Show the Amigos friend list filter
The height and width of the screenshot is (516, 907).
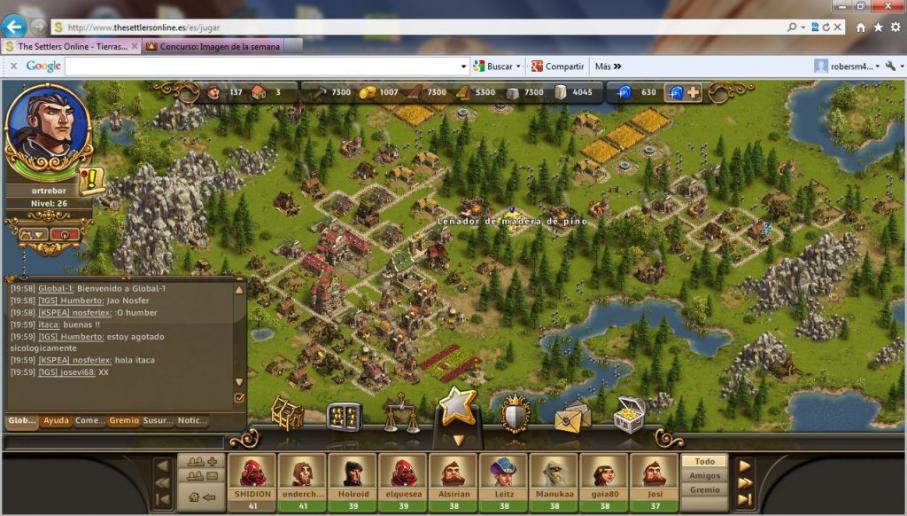705,476
